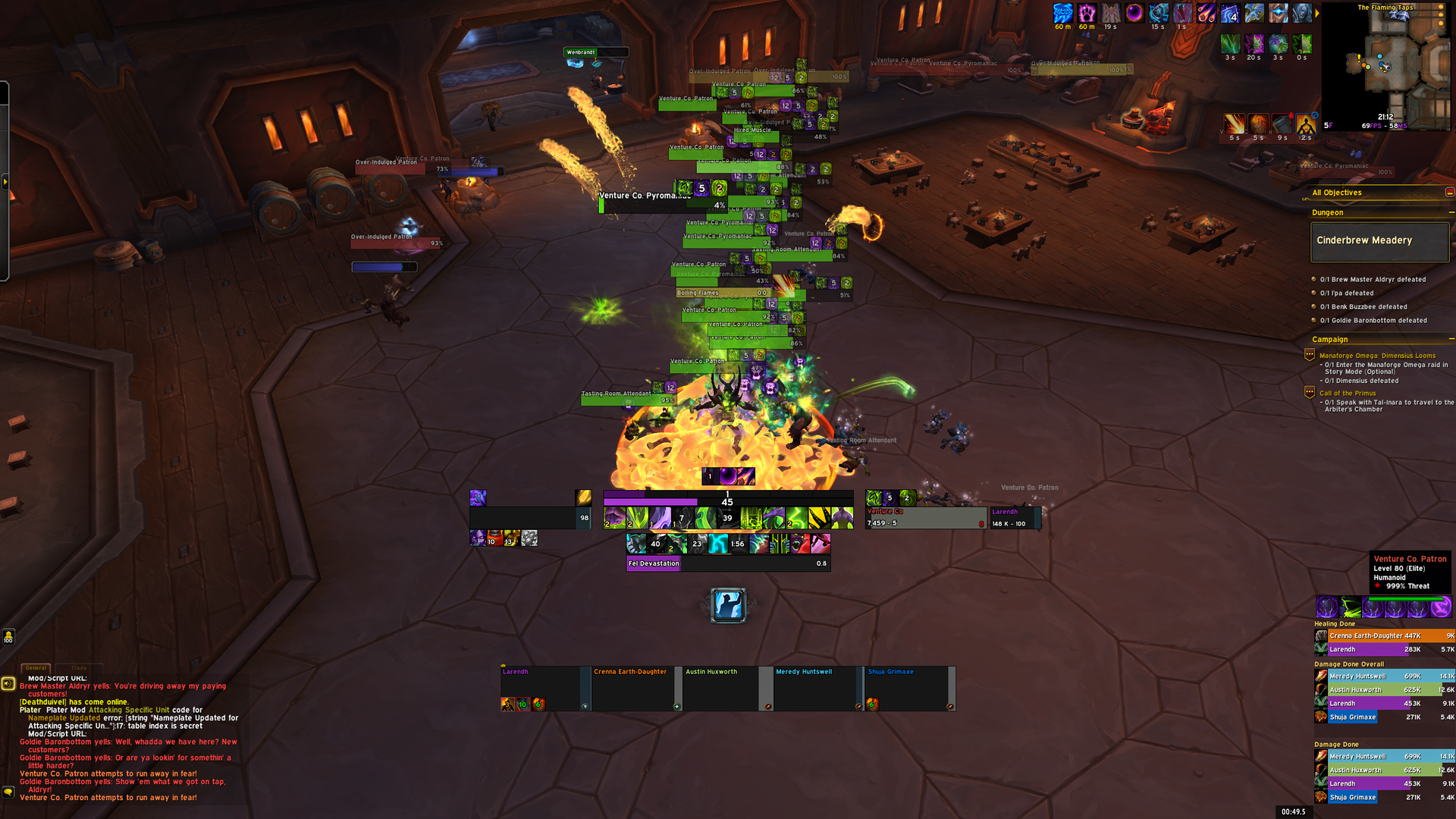Open the social friends list button

(x=8, y=637)
